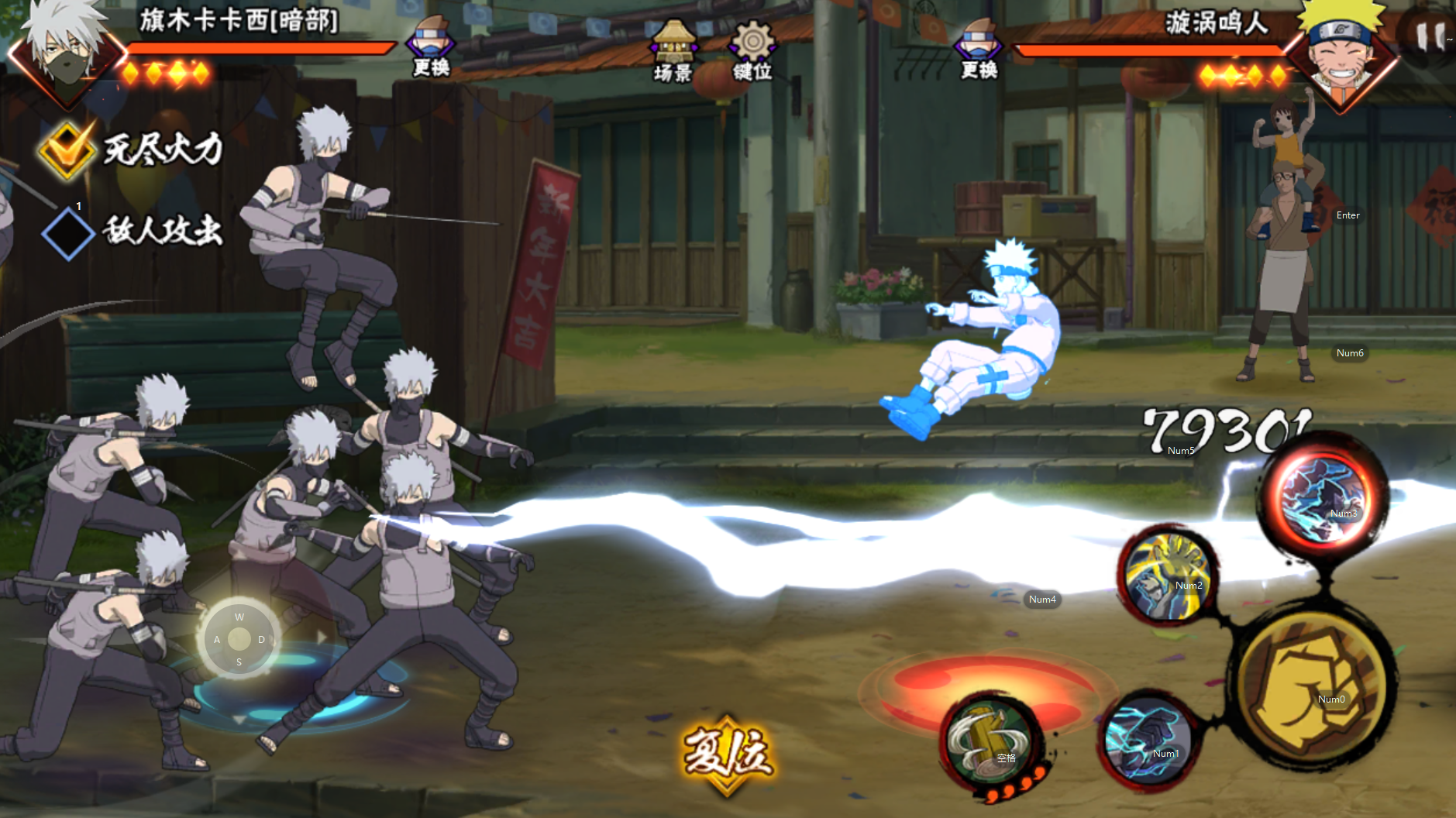Screen dimensions: 1456x818
Task: Unleash the red-ringed ultimate lightning skill
Action: (1321, 497)
